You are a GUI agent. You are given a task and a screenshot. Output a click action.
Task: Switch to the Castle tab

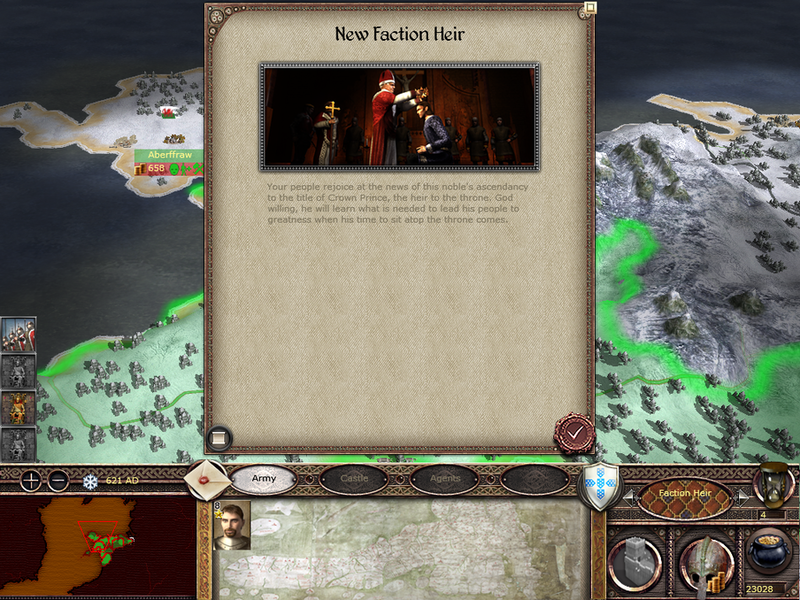(354, 479)
